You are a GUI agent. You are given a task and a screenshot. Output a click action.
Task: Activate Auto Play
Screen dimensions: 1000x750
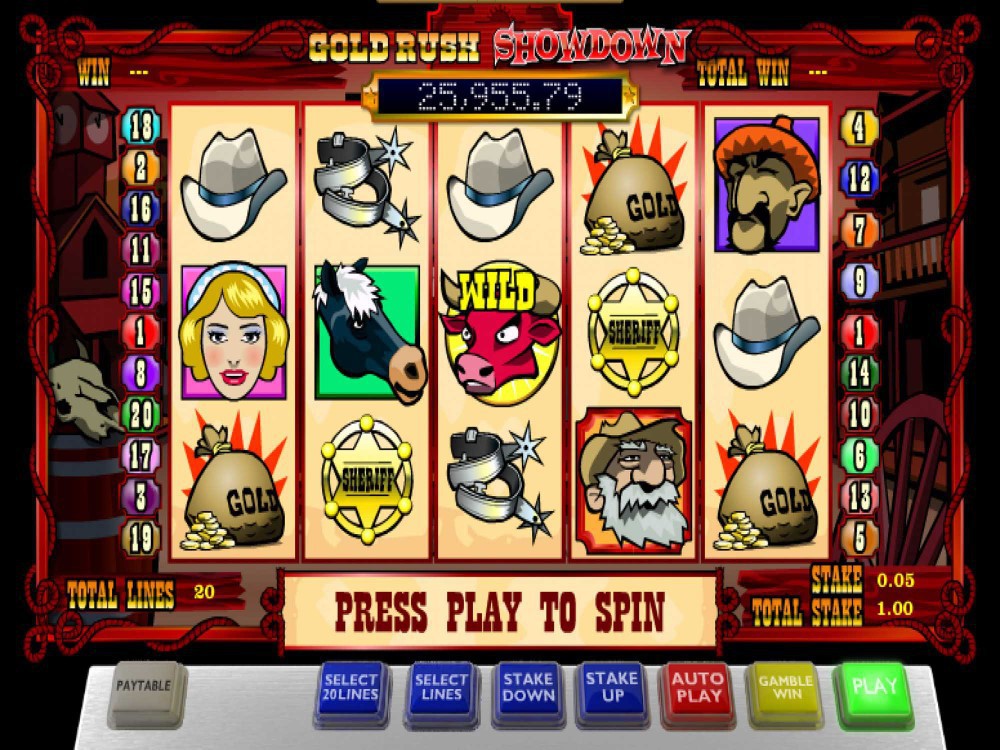[698, 687]
